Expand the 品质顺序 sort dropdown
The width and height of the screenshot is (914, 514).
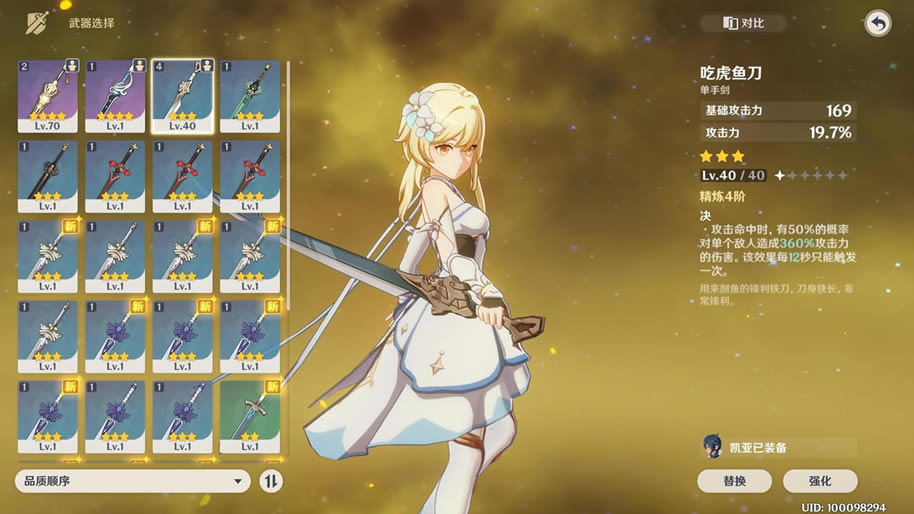pos(132,481)
